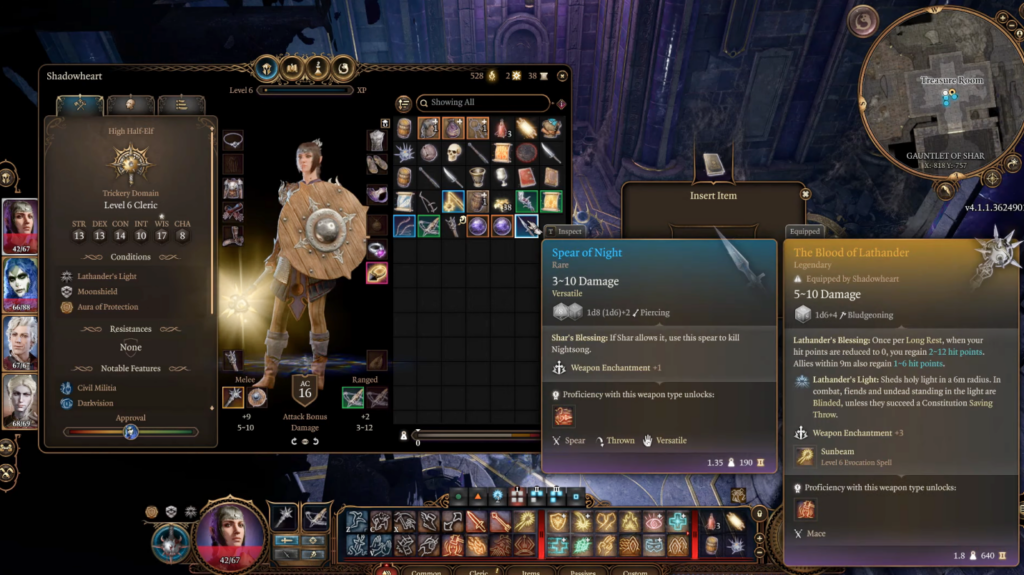Close the Insert Item panel
The width and height of the screenshot is (1024, 575).
pos(805,193)
